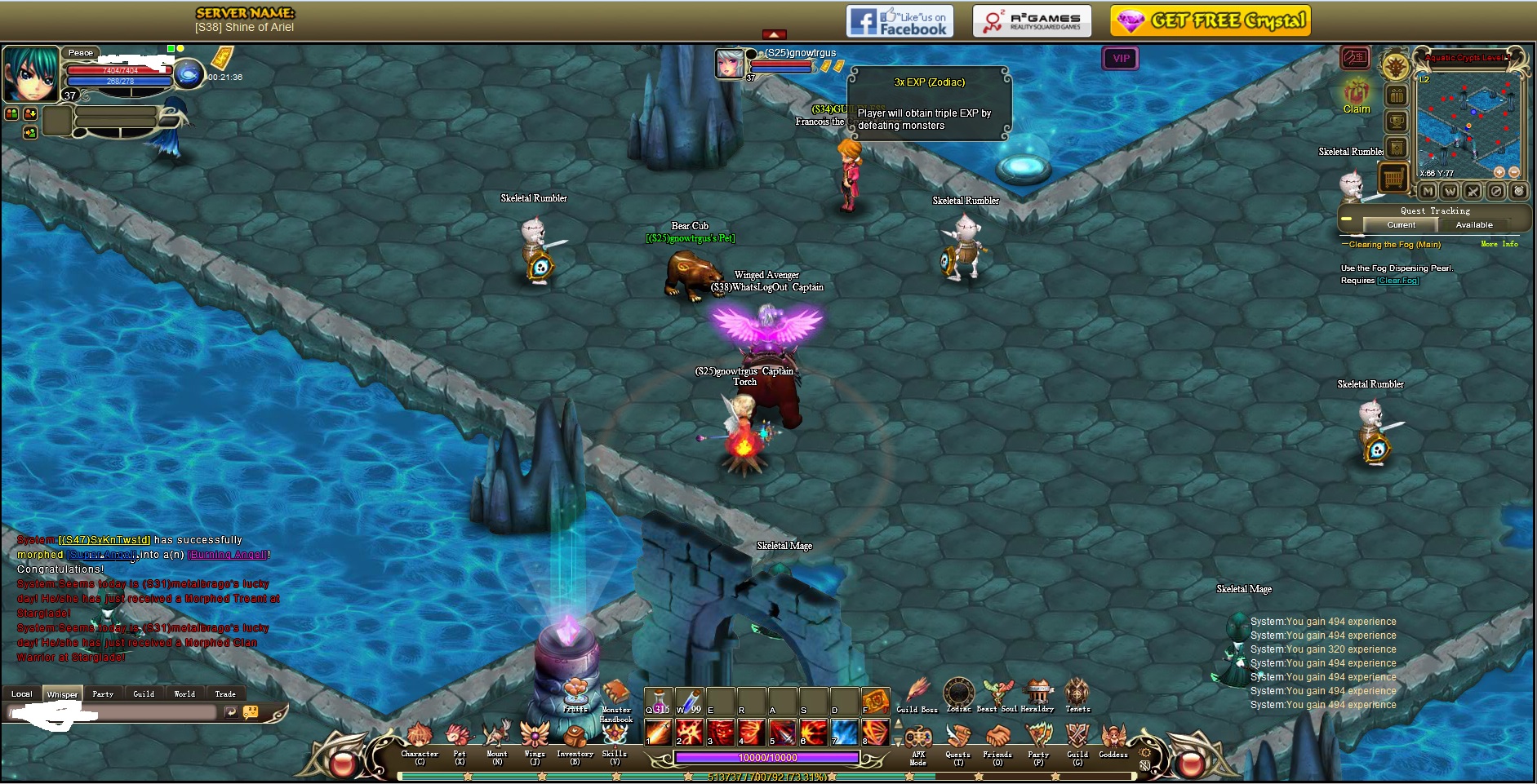Toggle AFK Mode
Viewport: 1537px width, 784px height.
[918, 739]
